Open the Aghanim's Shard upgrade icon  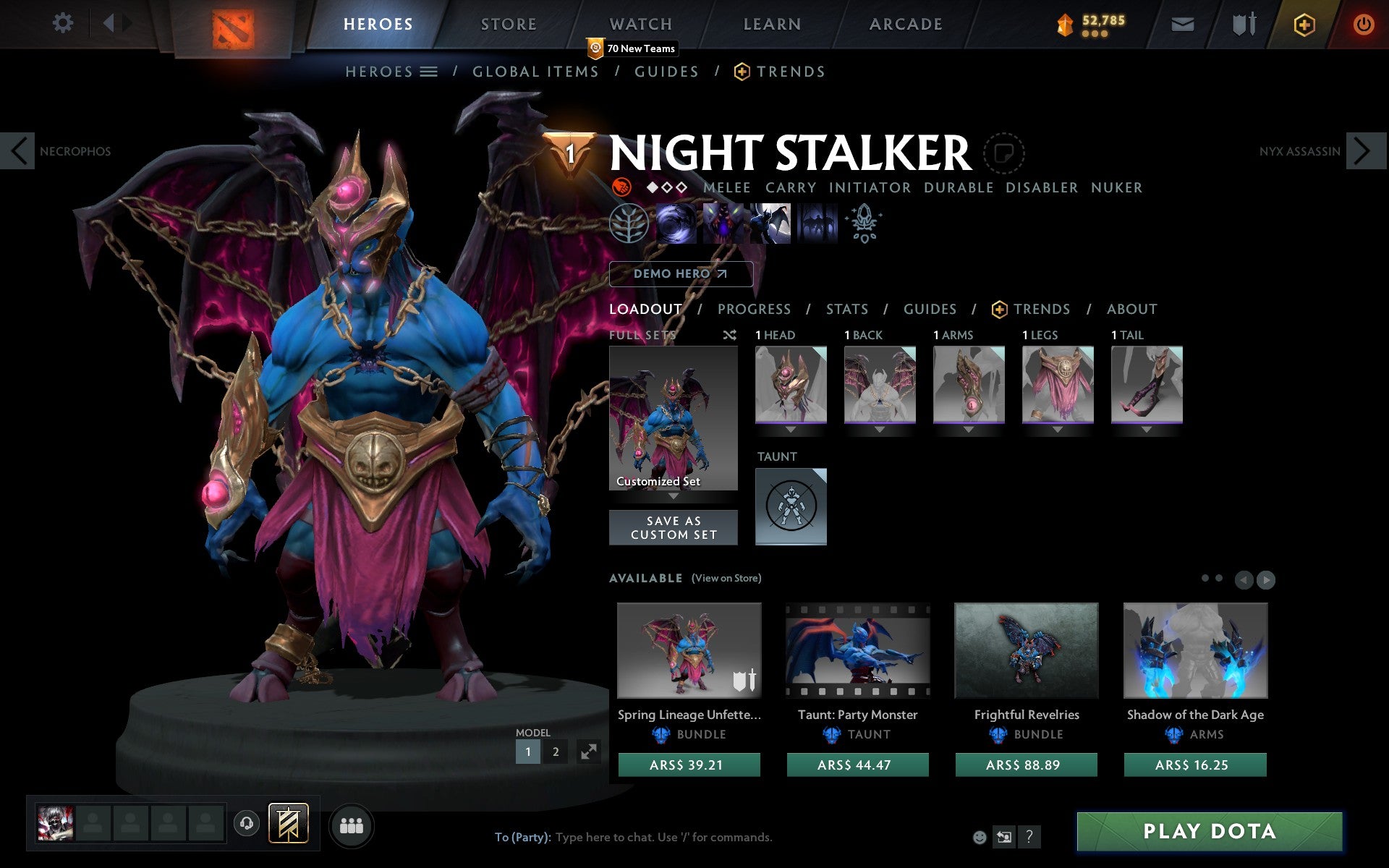point(865,224)
